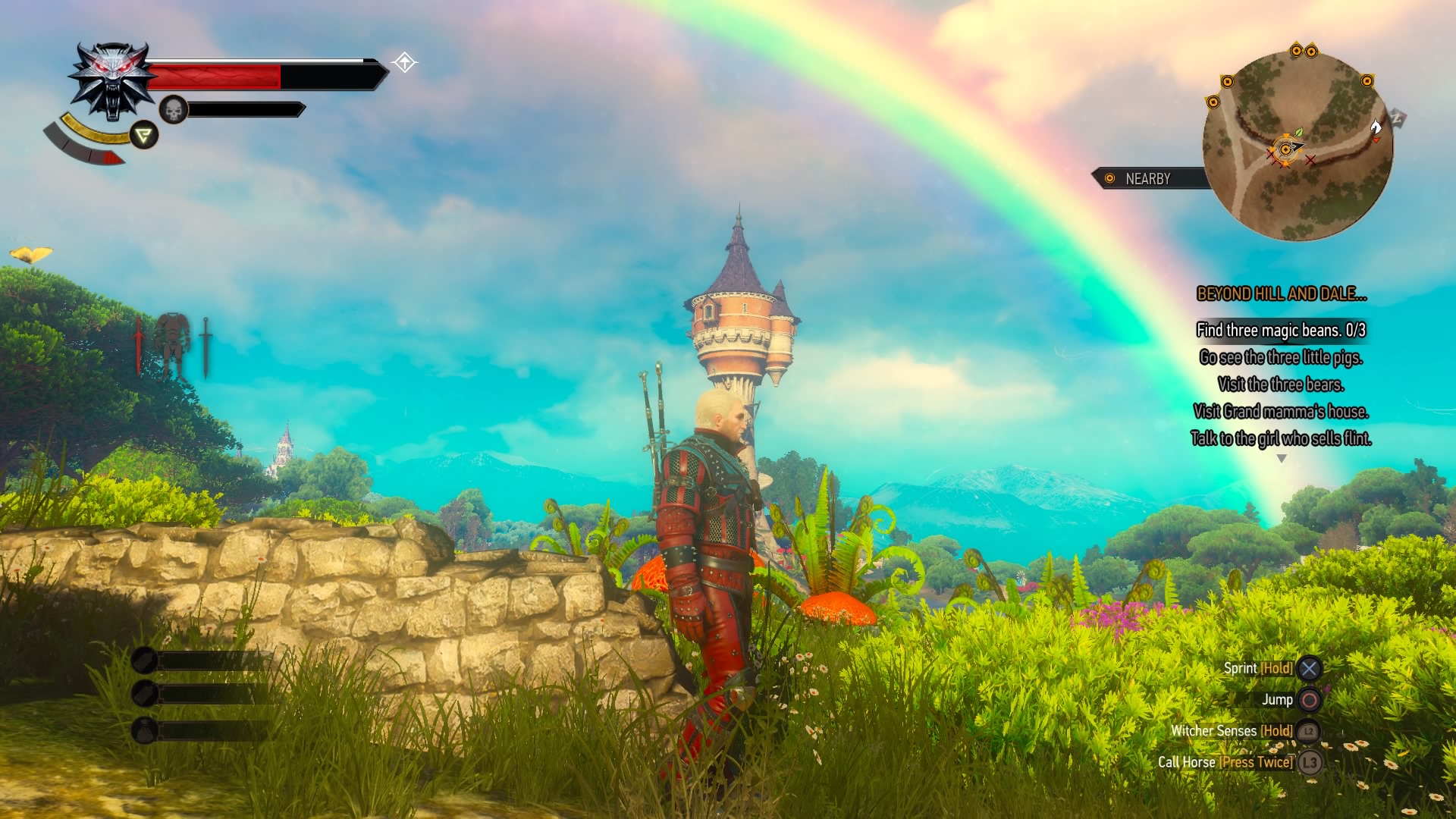Viewport: 1456px width, 819px height.
Task: Select the Find three magic beans objective
Action: 1281,331
